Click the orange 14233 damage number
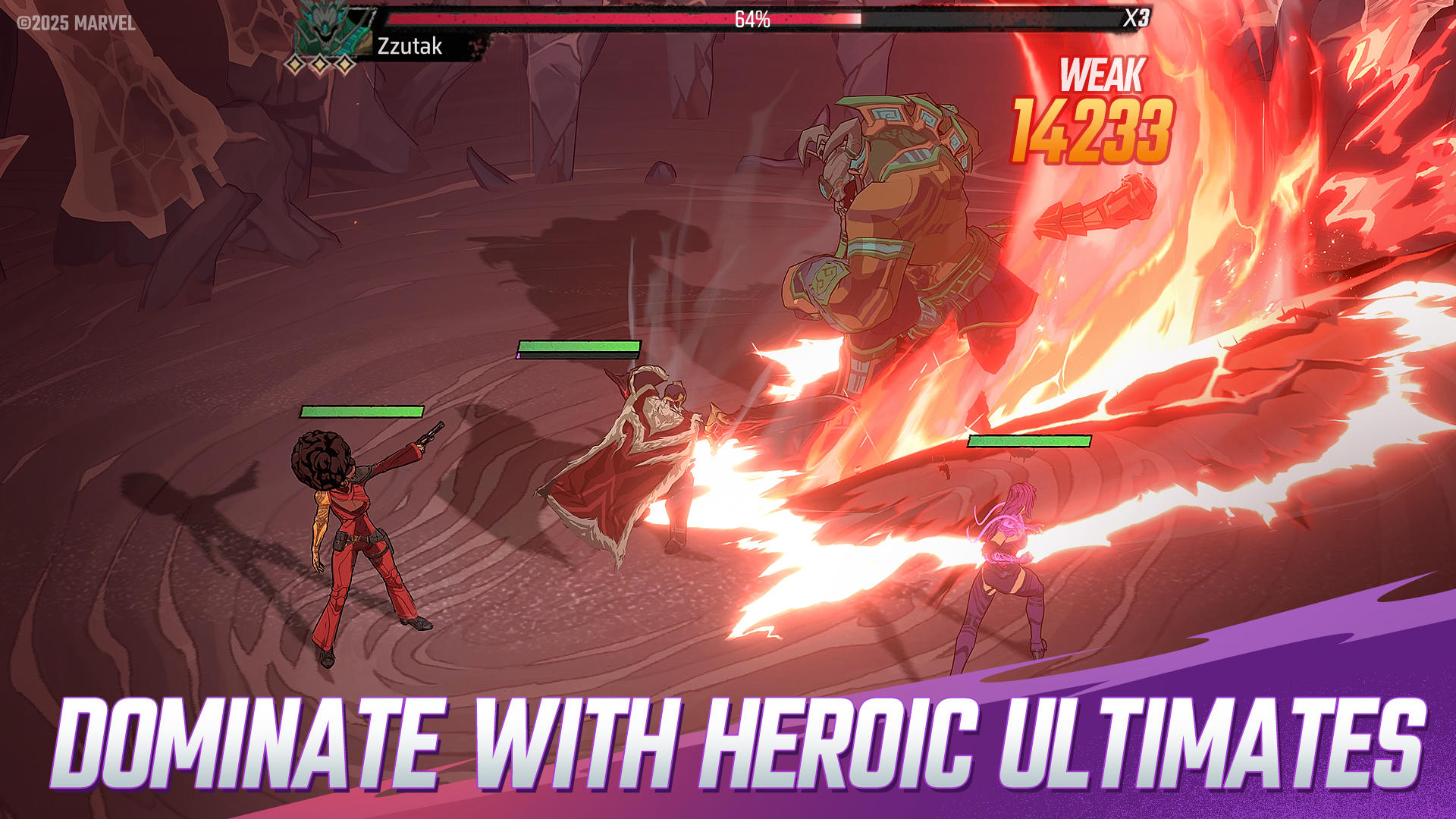1456x819 pixels. tap(1092, 127)
